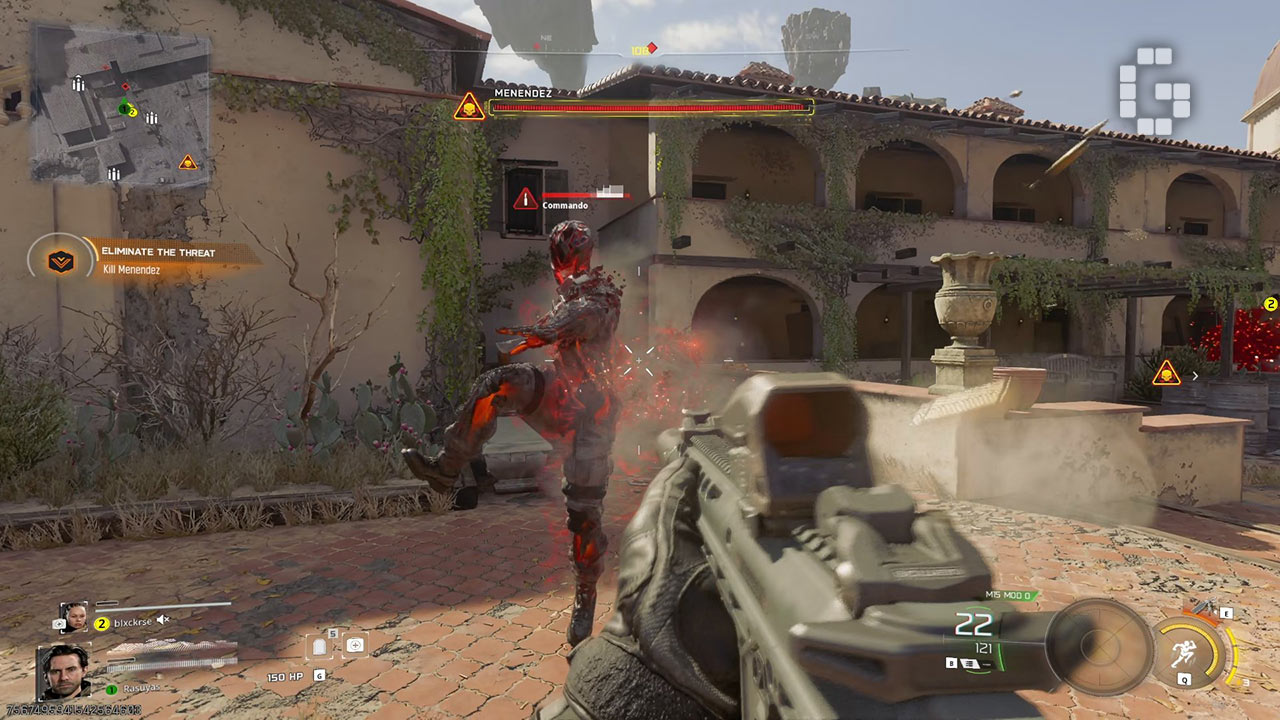Click the M15 MOD 0 weapon label

(1011, 596)
